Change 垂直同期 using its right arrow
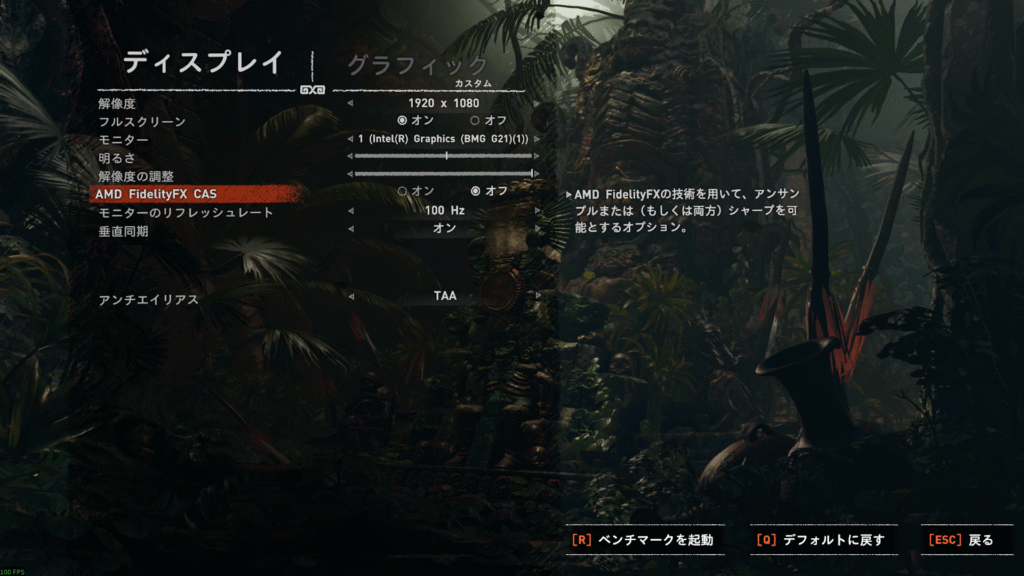 pyautogui.click(x=538, y=229)
